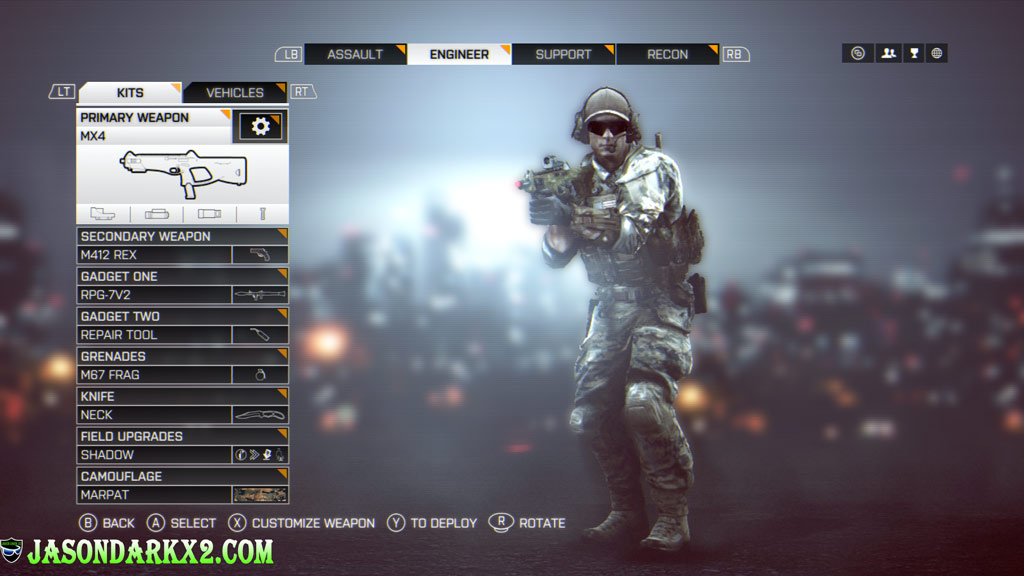This screenshot has width=1024, height=576.
Task: Open the Neck knife slot
Action: coord(182,414)
